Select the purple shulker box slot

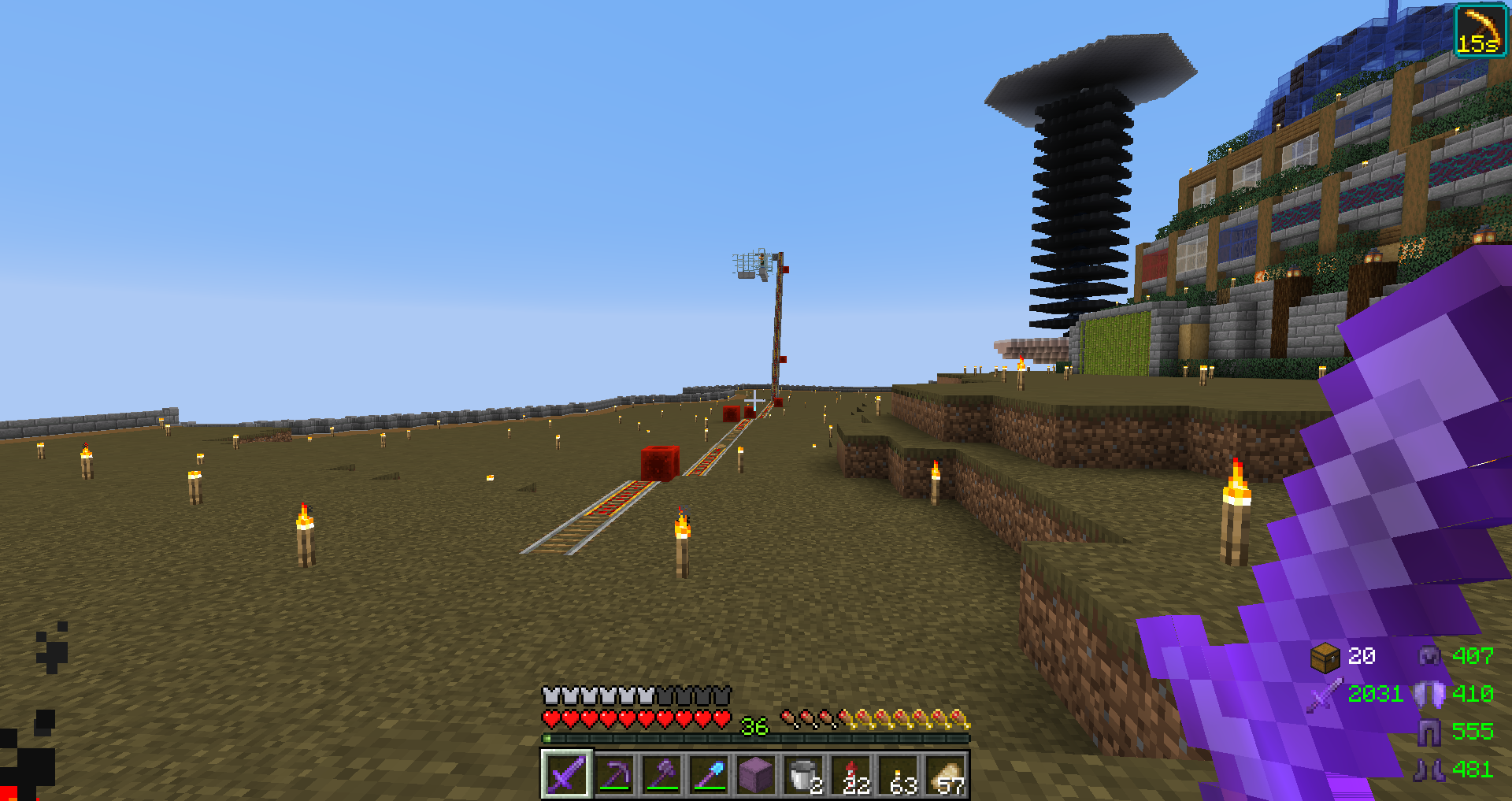pyautogui.click(x=756, y=775)
